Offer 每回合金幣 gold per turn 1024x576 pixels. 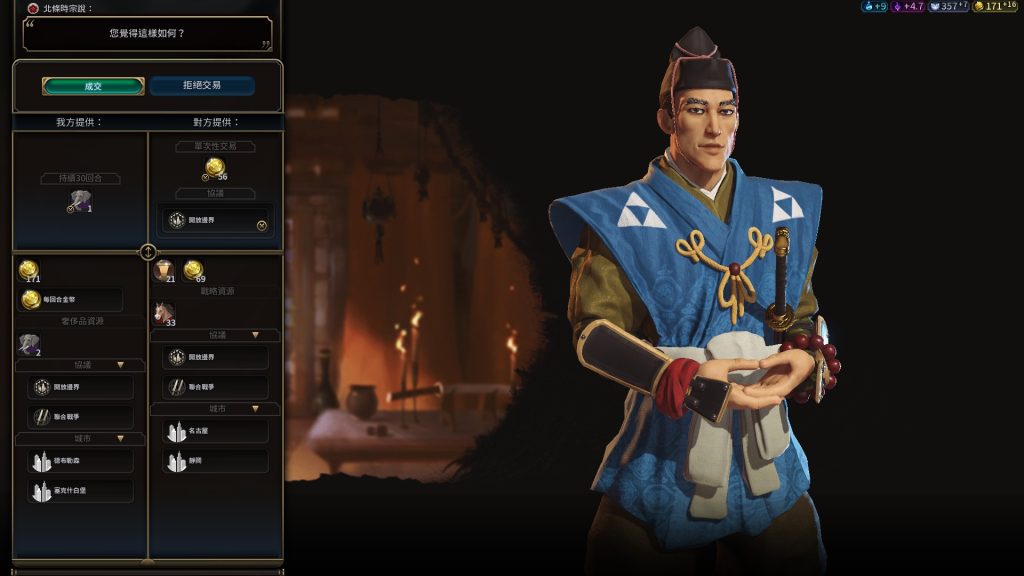point(71,300)
